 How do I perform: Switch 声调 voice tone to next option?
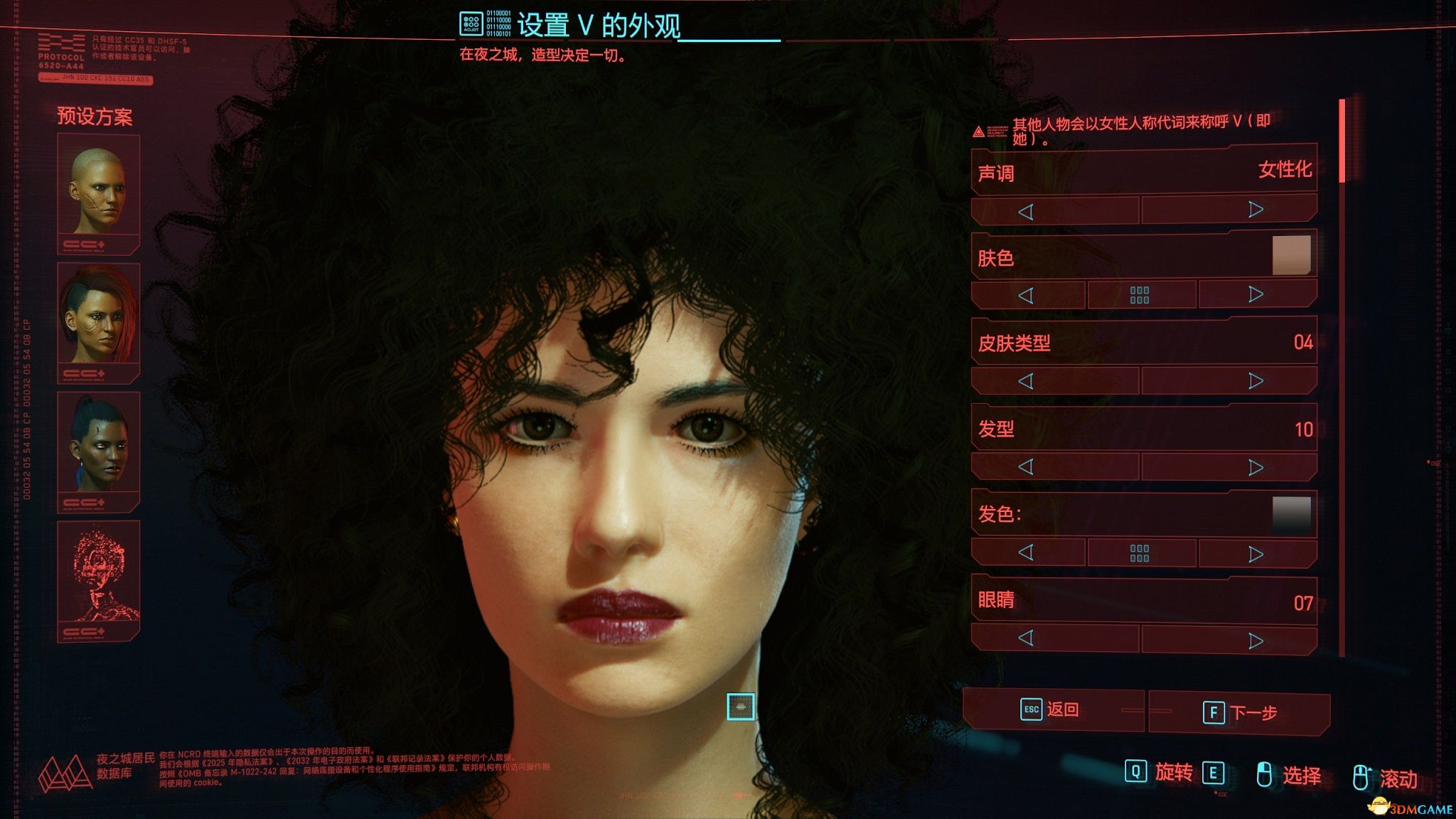[x=1256, y=210]
